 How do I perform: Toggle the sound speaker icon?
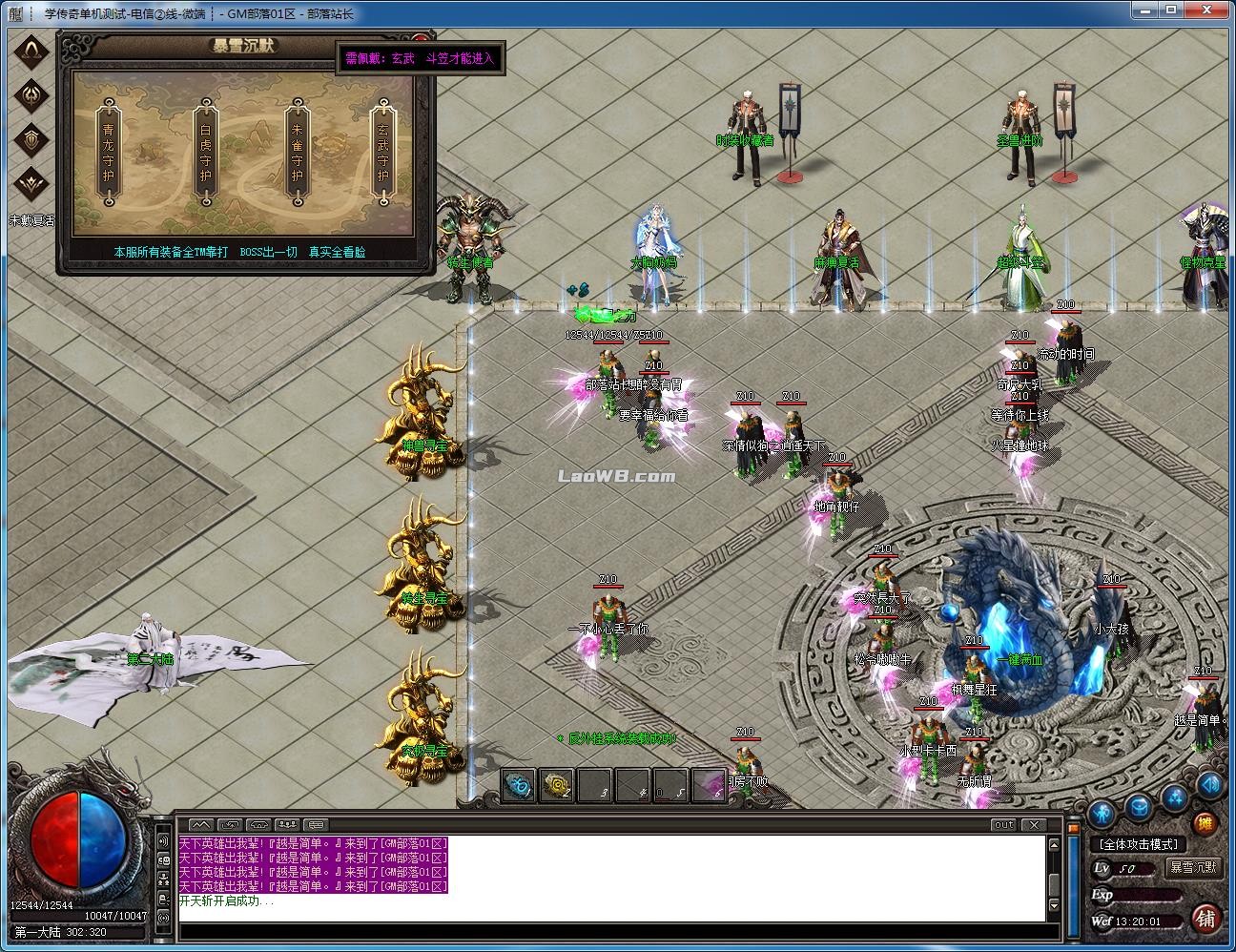(x=1210, y=785)
